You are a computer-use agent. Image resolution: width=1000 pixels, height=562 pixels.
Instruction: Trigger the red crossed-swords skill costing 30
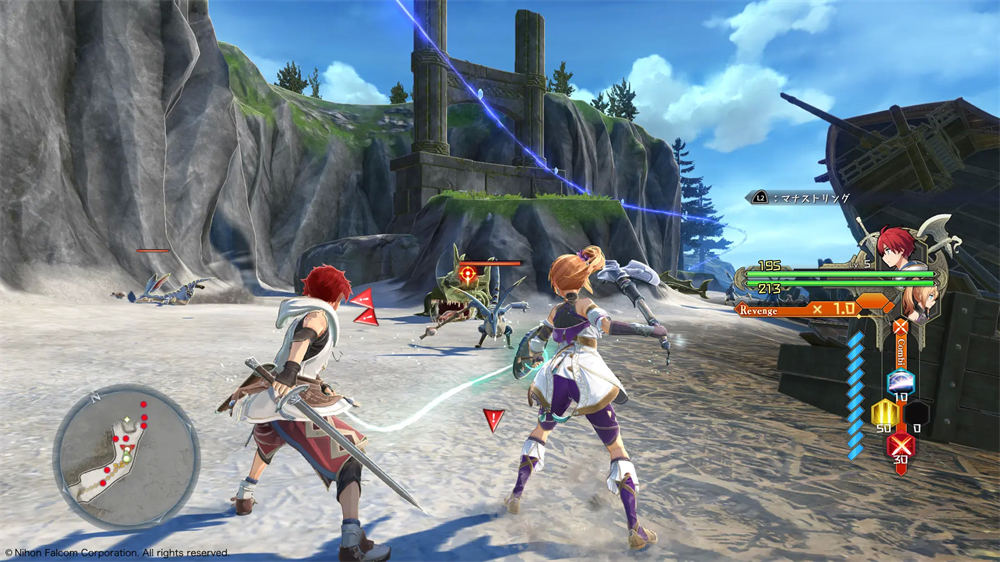(x=901, y=442)
